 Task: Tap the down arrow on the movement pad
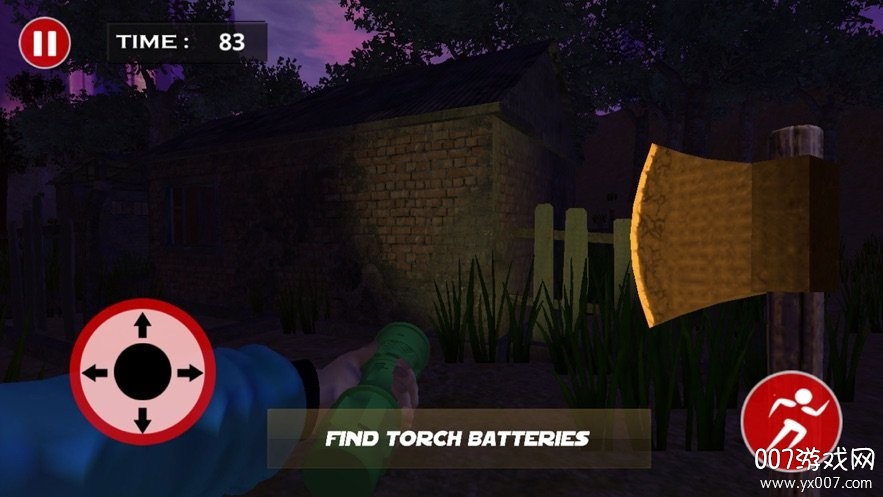tap(143, 419)
